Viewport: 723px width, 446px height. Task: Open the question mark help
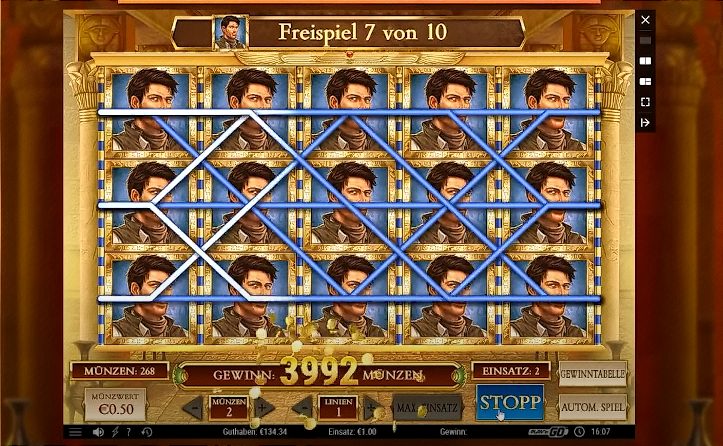(x=128, y=433)
